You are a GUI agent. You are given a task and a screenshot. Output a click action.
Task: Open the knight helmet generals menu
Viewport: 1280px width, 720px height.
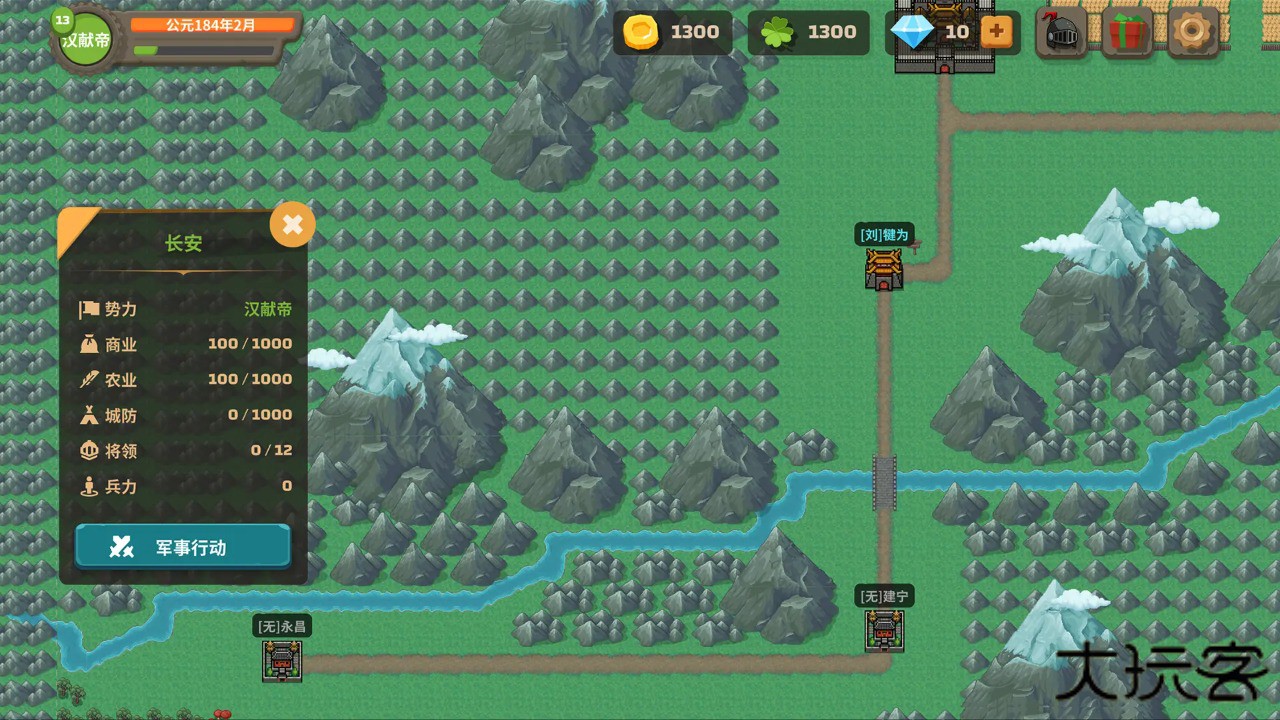(x=1061, y=32)
